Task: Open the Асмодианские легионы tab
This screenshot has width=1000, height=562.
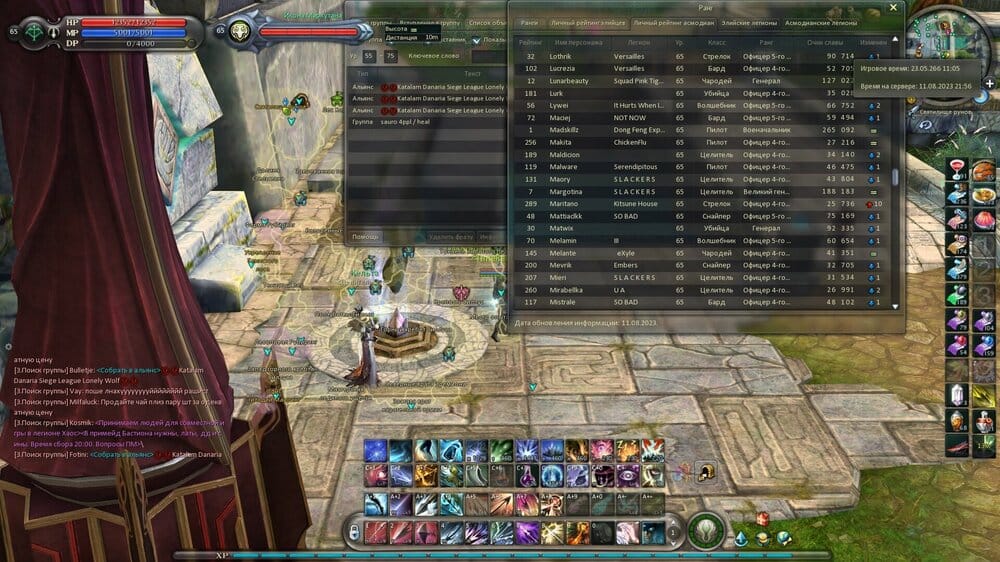Action: tap(821, 22)
